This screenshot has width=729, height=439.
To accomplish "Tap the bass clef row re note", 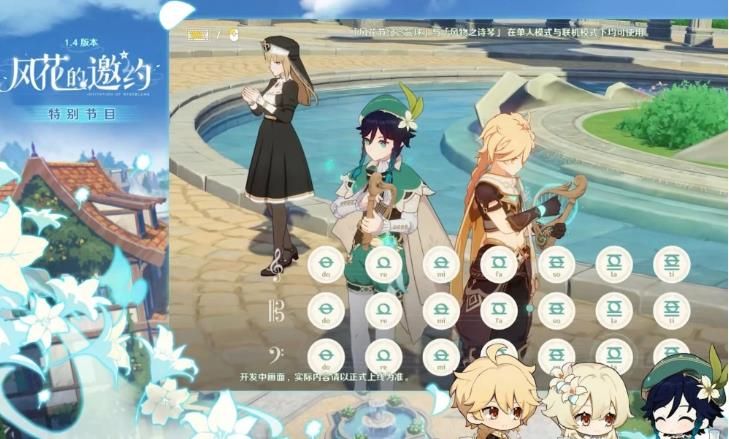I will coord(383,357).
